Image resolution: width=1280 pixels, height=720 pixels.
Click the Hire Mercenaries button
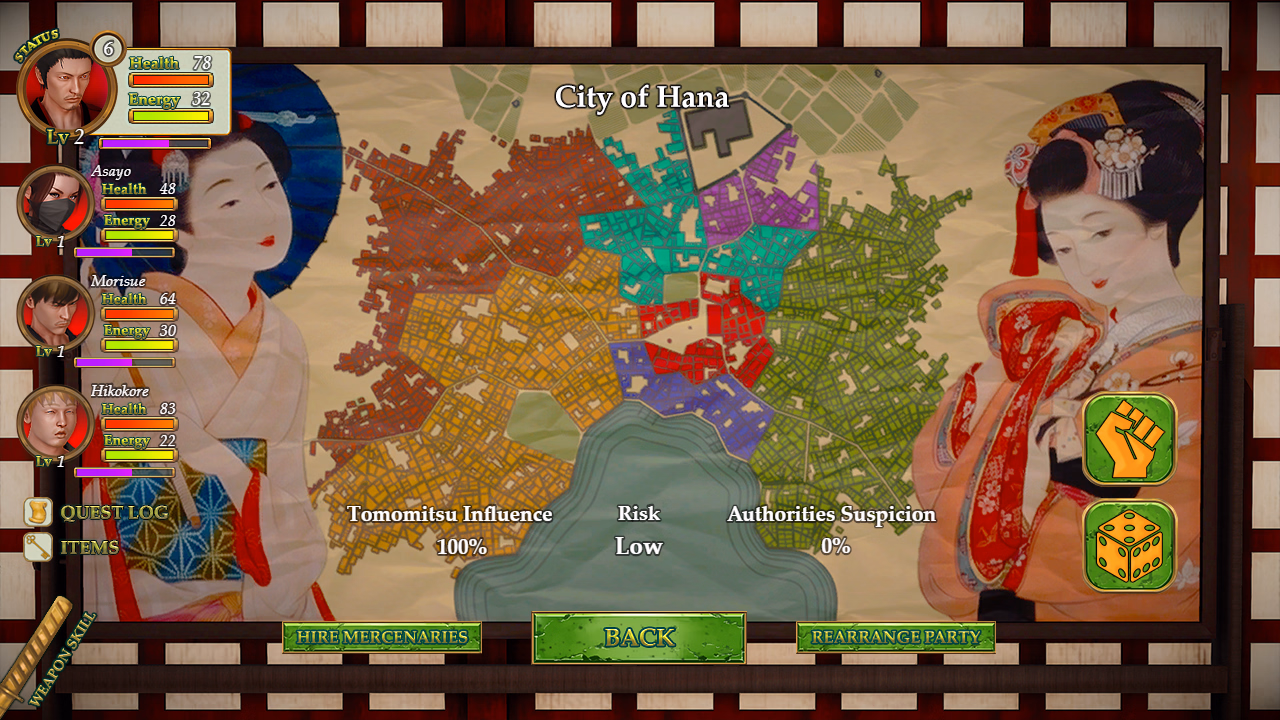[x=383, y=637]
